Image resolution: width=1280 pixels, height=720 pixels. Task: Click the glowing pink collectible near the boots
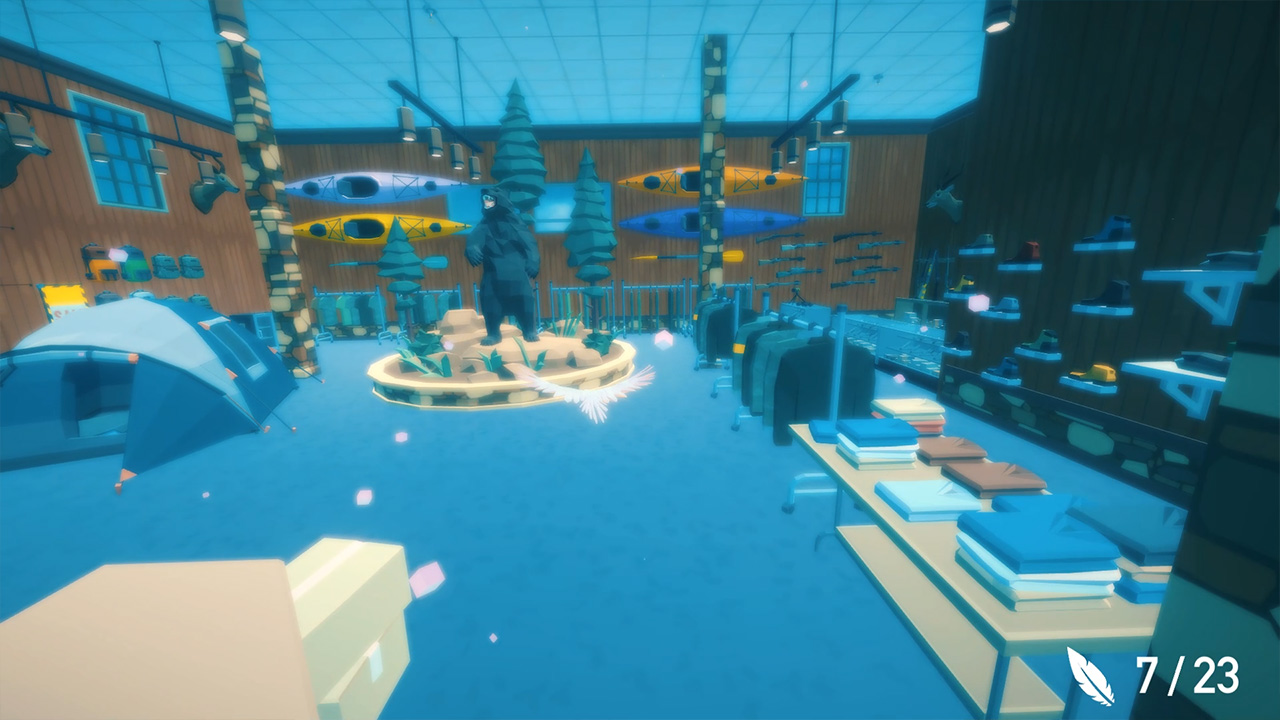[980, 301]
